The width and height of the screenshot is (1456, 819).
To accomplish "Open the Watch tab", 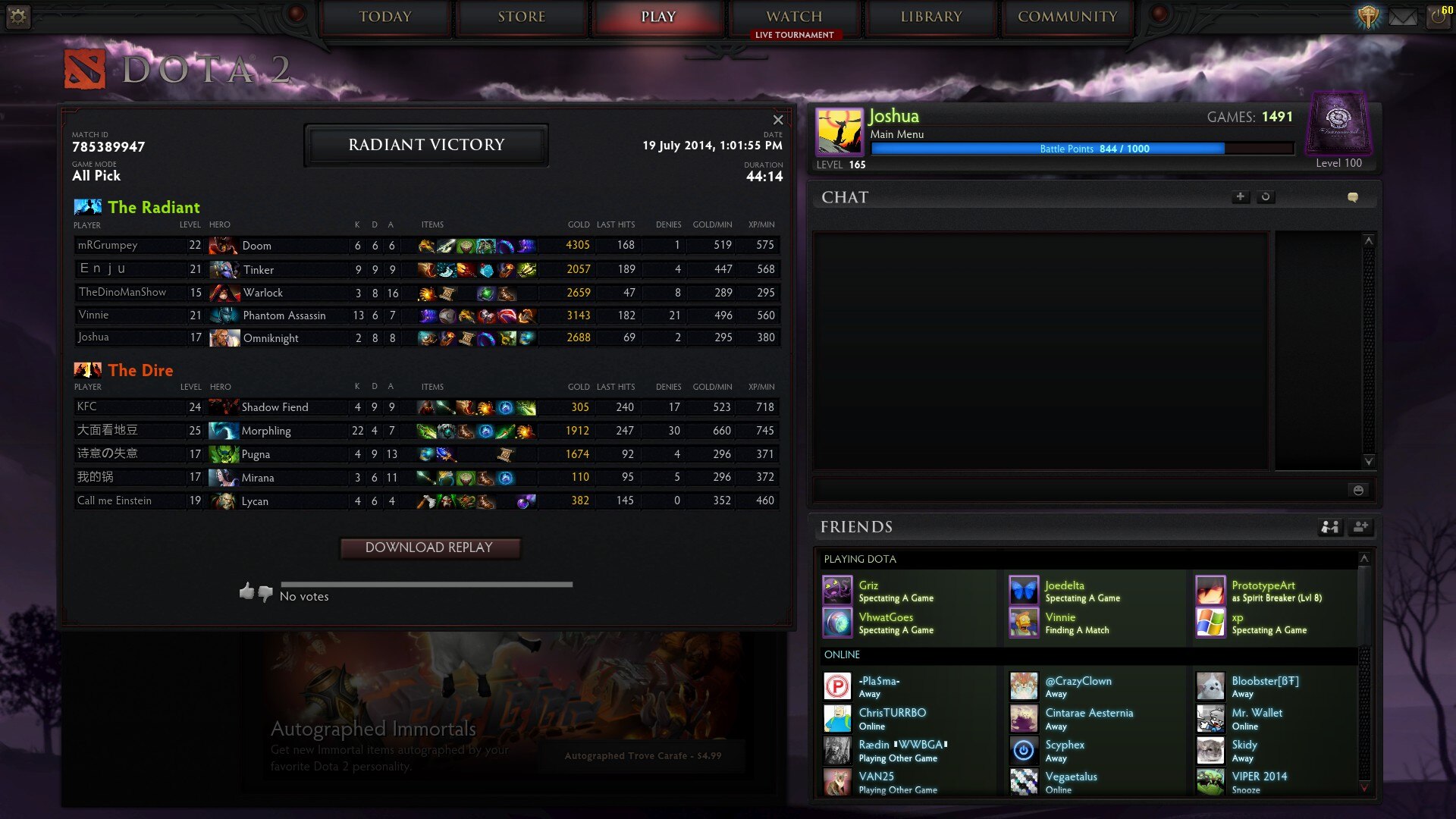I will [x=794, y=17].
